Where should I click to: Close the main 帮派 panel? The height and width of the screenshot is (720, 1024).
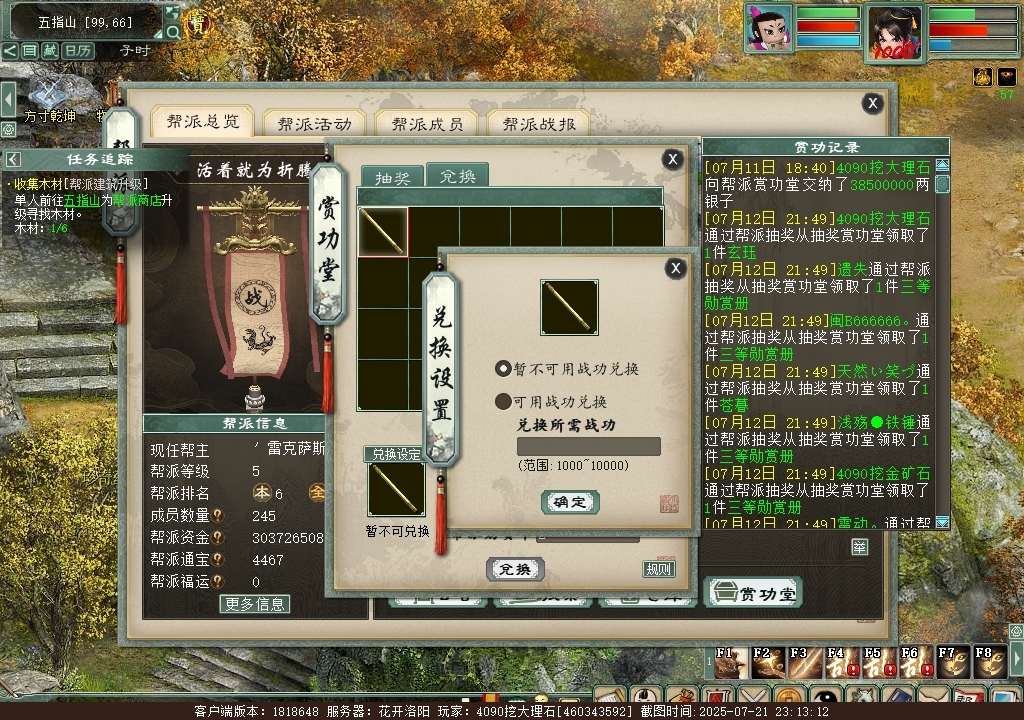[x=873, y=103]
